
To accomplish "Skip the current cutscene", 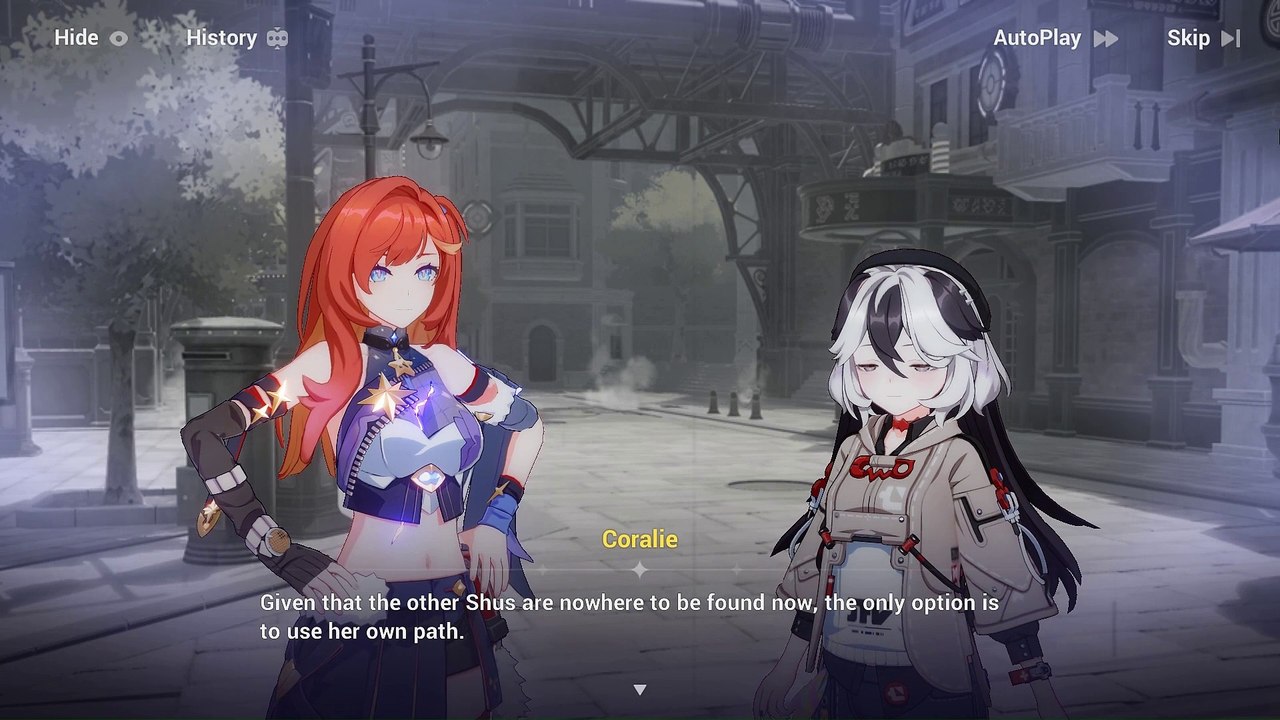I will point(1203,38).
